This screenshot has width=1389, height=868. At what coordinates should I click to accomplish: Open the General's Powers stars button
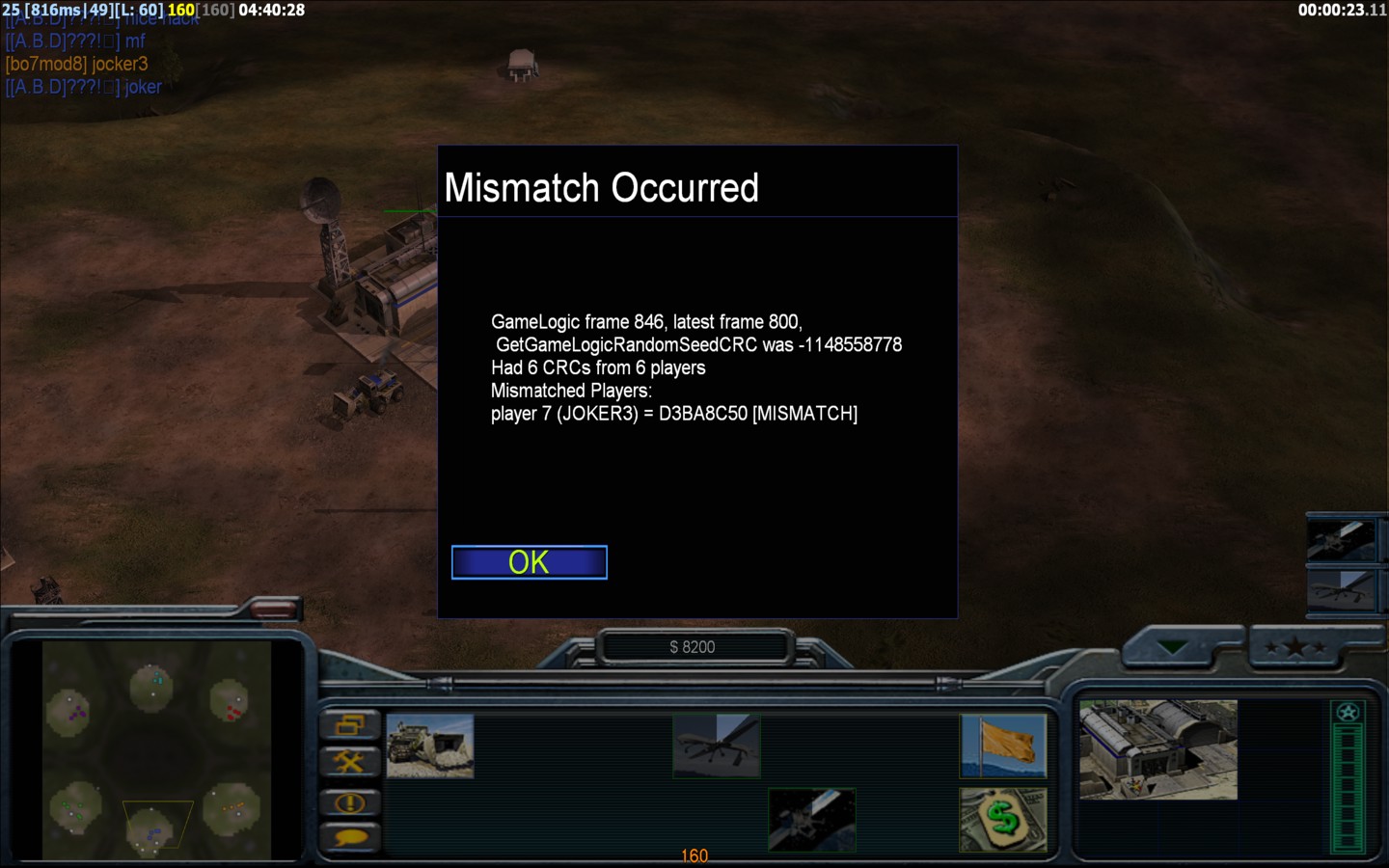(x=1295, y=648)
